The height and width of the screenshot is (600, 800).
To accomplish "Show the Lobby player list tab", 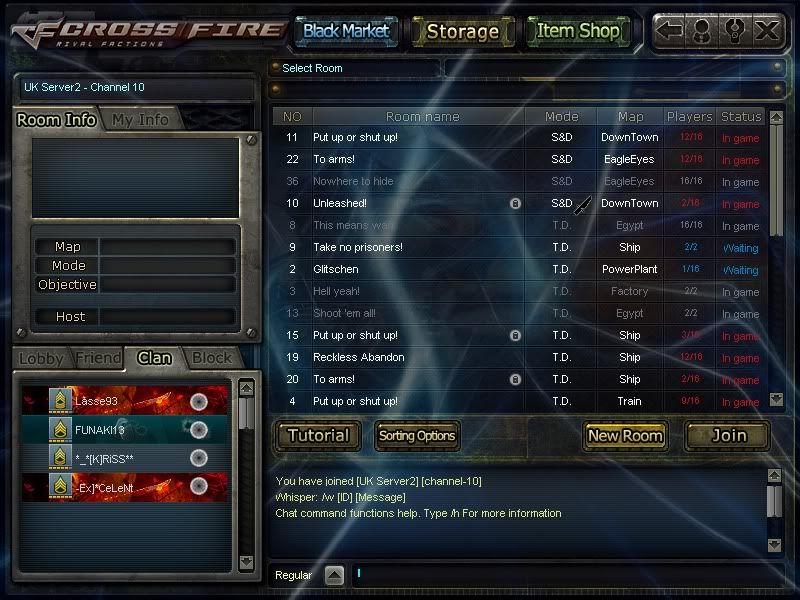I will pos(41,358).
